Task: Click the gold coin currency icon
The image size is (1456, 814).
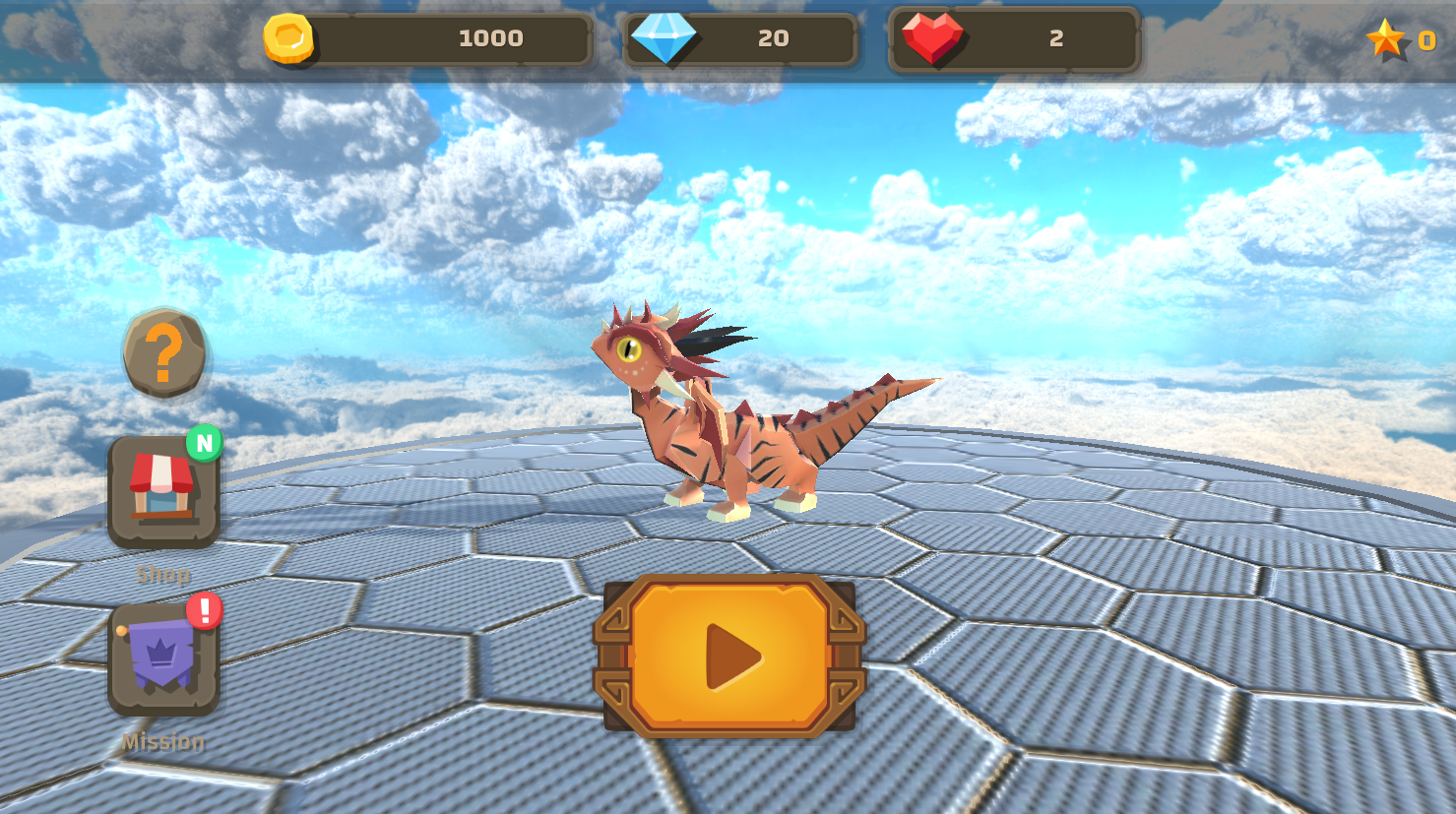Action: (290, 39)
